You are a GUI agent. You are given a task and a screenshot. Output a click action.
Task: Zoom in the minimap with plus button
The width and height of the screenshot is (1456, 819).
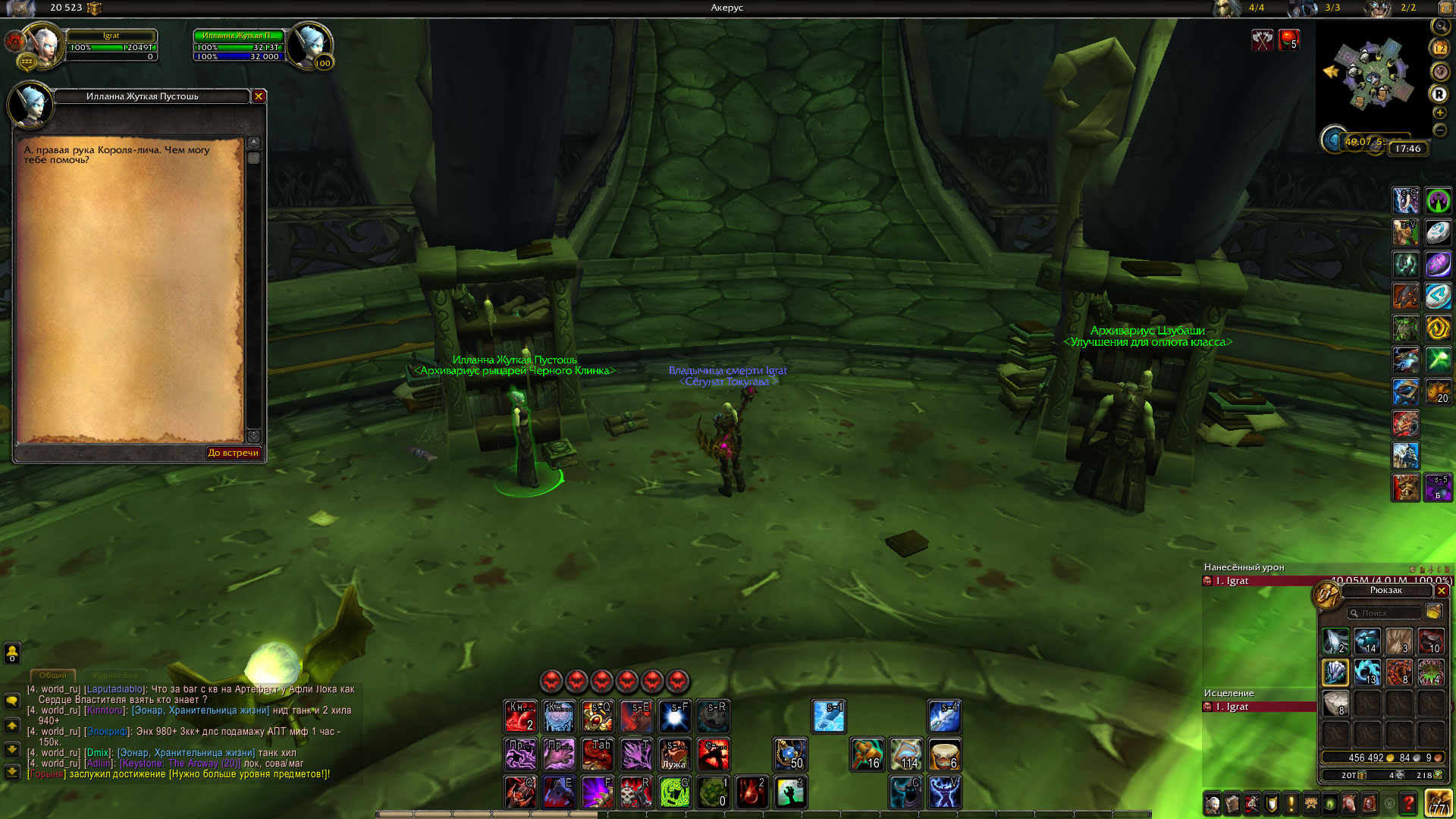click(1439, 113)
